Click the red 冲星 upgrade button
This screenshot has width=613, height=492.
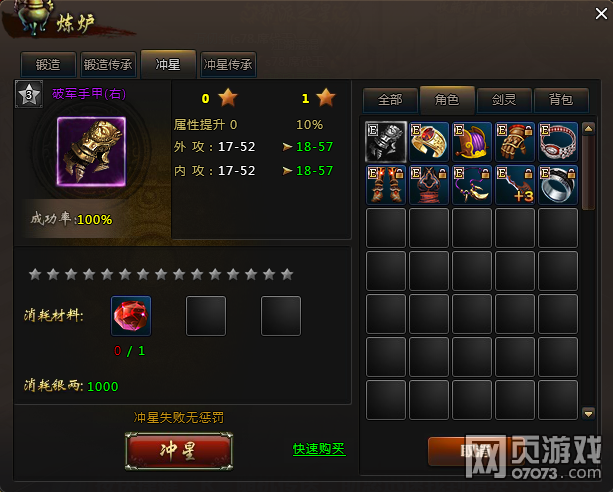coord(180,450)
